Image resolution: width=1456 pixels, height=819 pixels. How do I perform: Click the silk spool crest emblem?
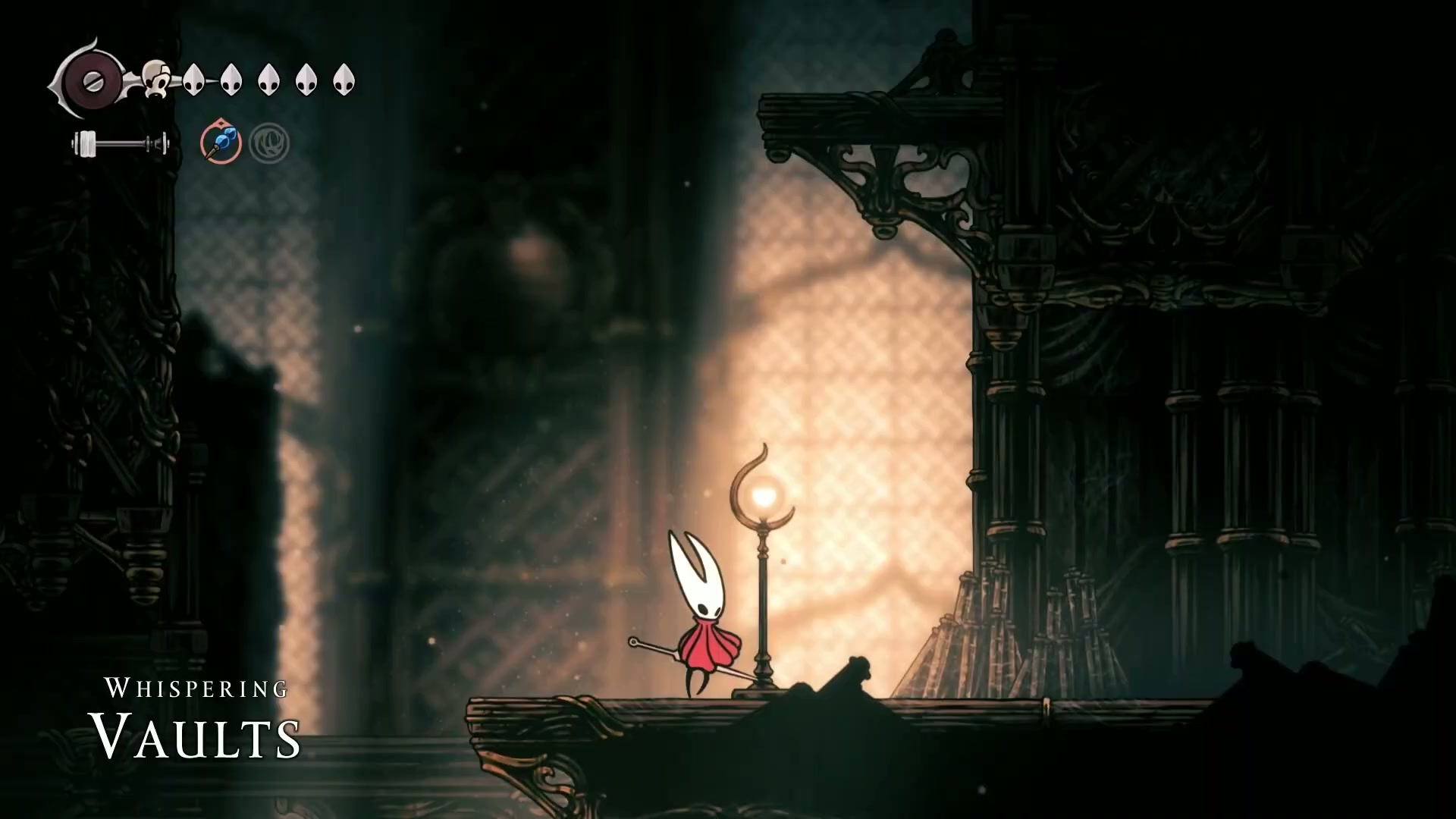[x=93, y=80]
